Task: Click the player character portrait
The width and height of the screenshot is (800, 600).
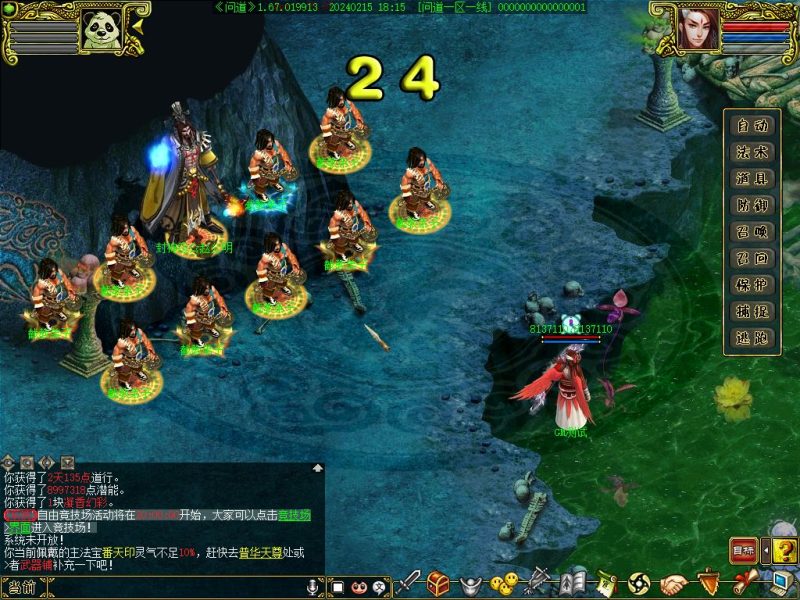Action: (698, 28)
